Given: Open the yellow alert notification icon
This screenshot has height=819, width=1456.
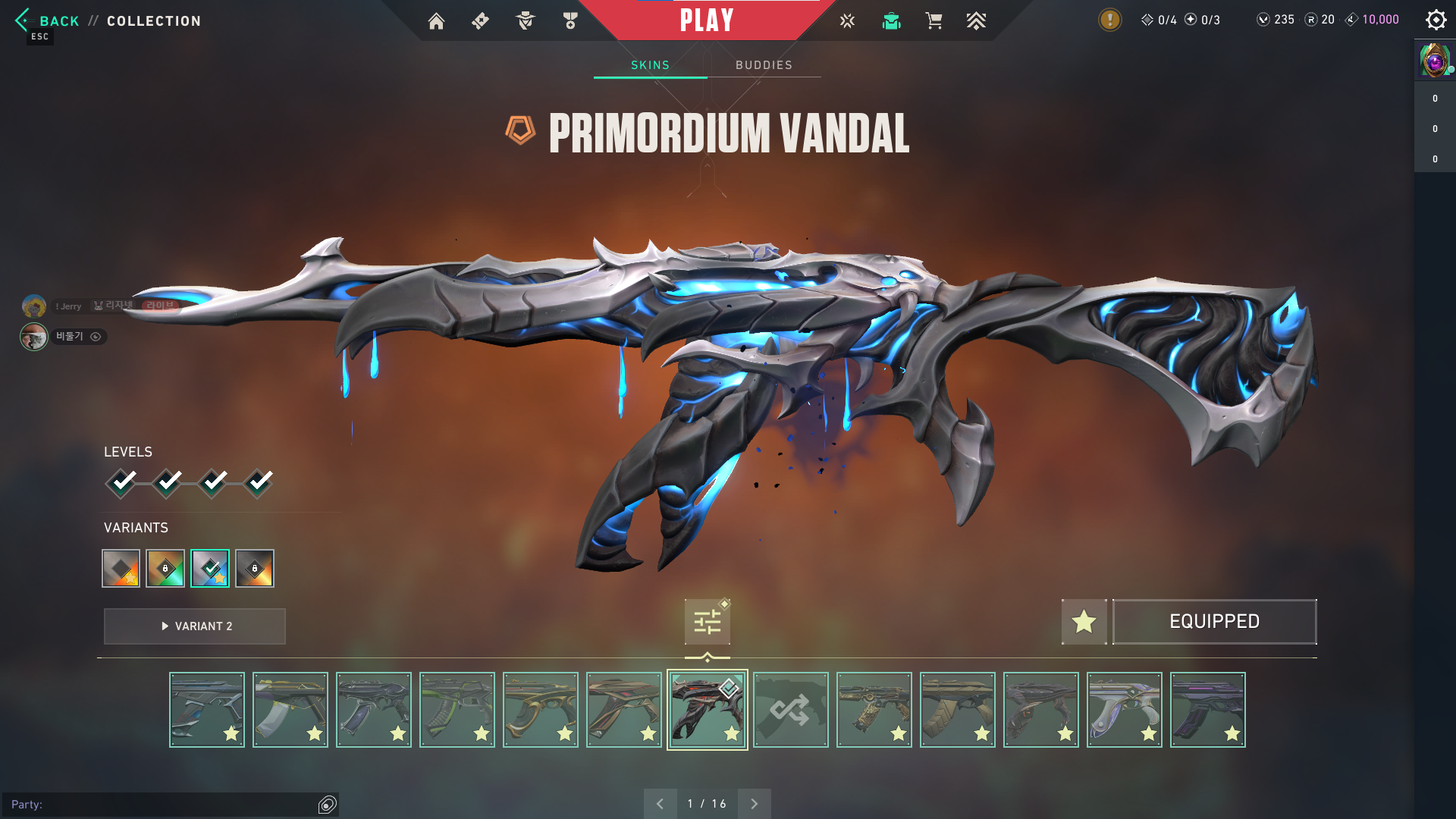Looking at the screenshot, I should [1109, 20].
